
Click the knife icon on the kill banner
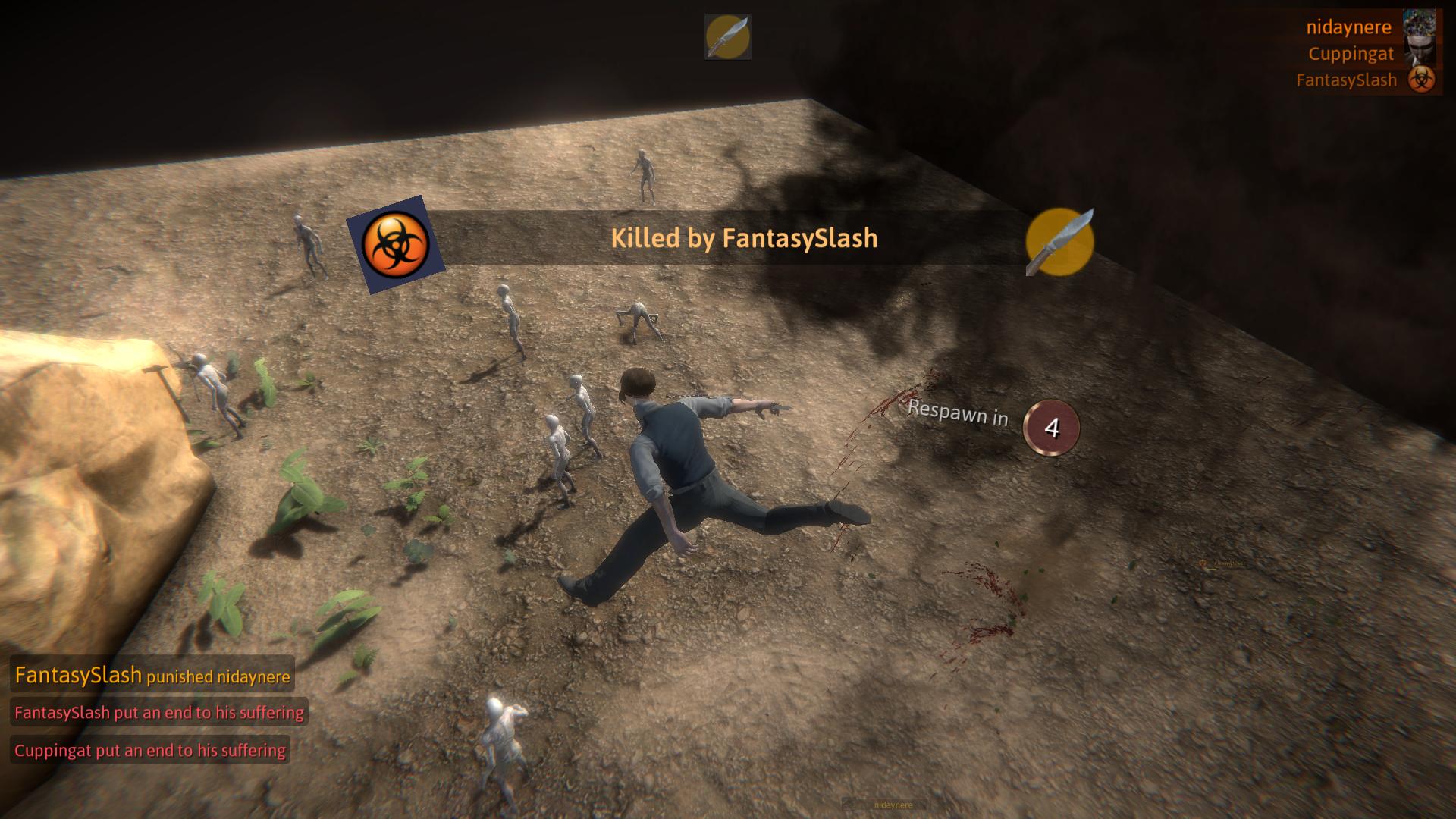[x=1059, y=242]
